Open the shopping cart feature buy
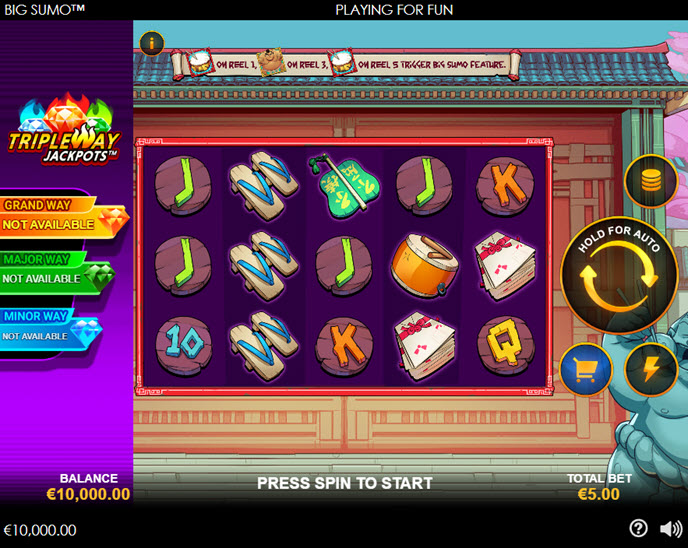The width and height of the screenshot is (688, 548). click(x=586, y=370)
